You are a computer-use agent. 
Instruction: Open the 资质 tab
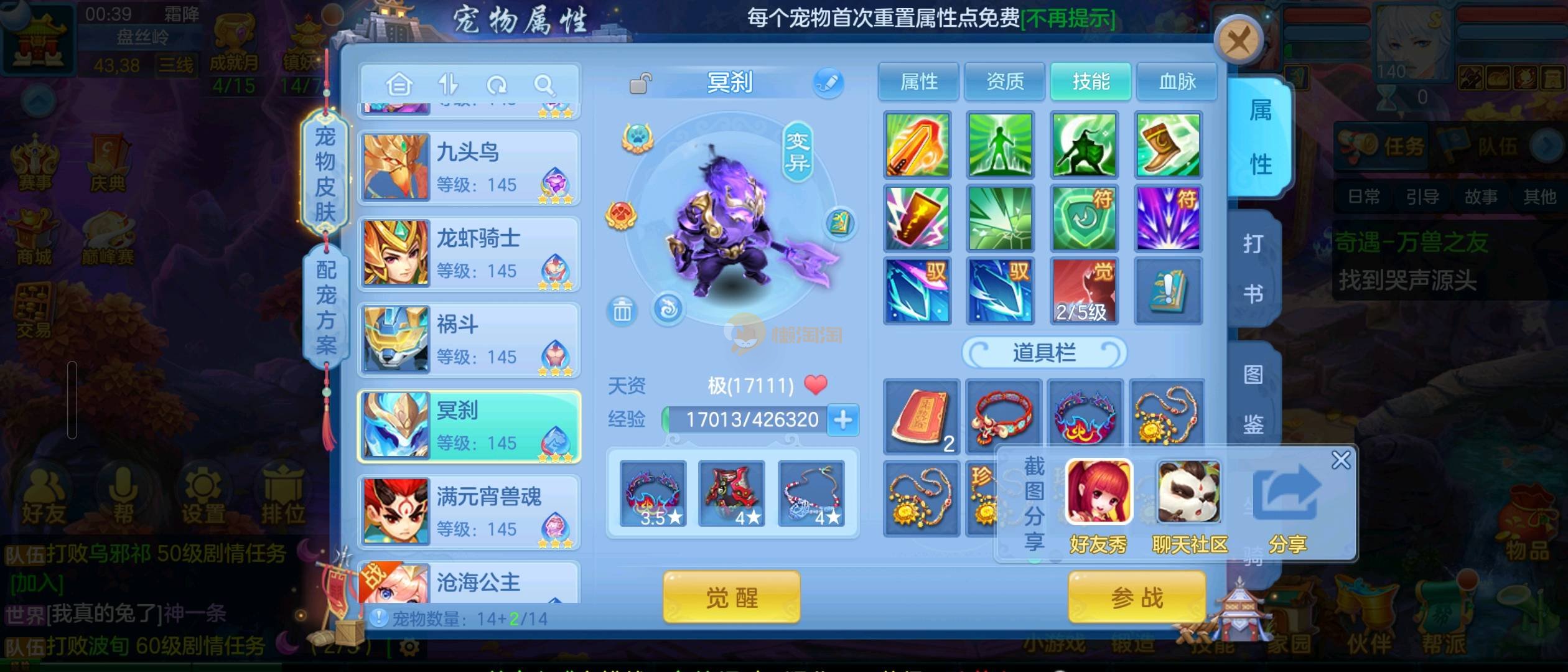[1004, 82]
